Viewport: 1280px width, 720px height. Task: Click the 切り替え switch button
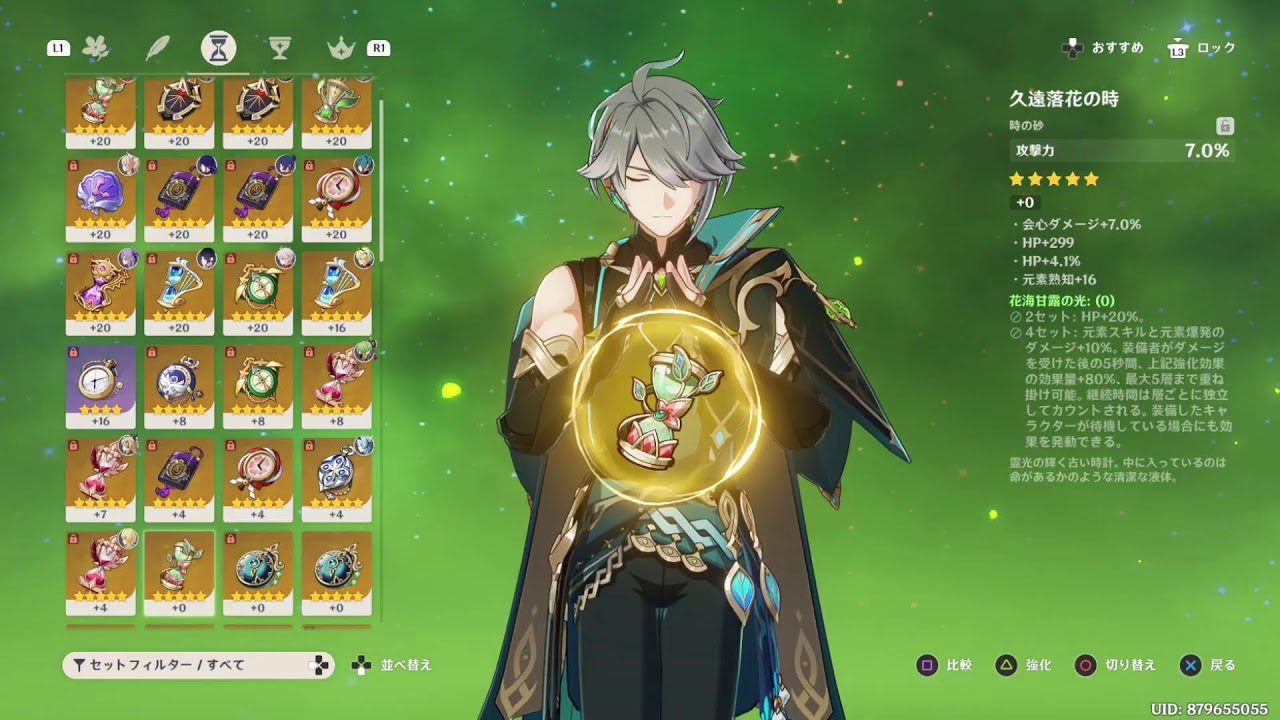click(1115, 665)
